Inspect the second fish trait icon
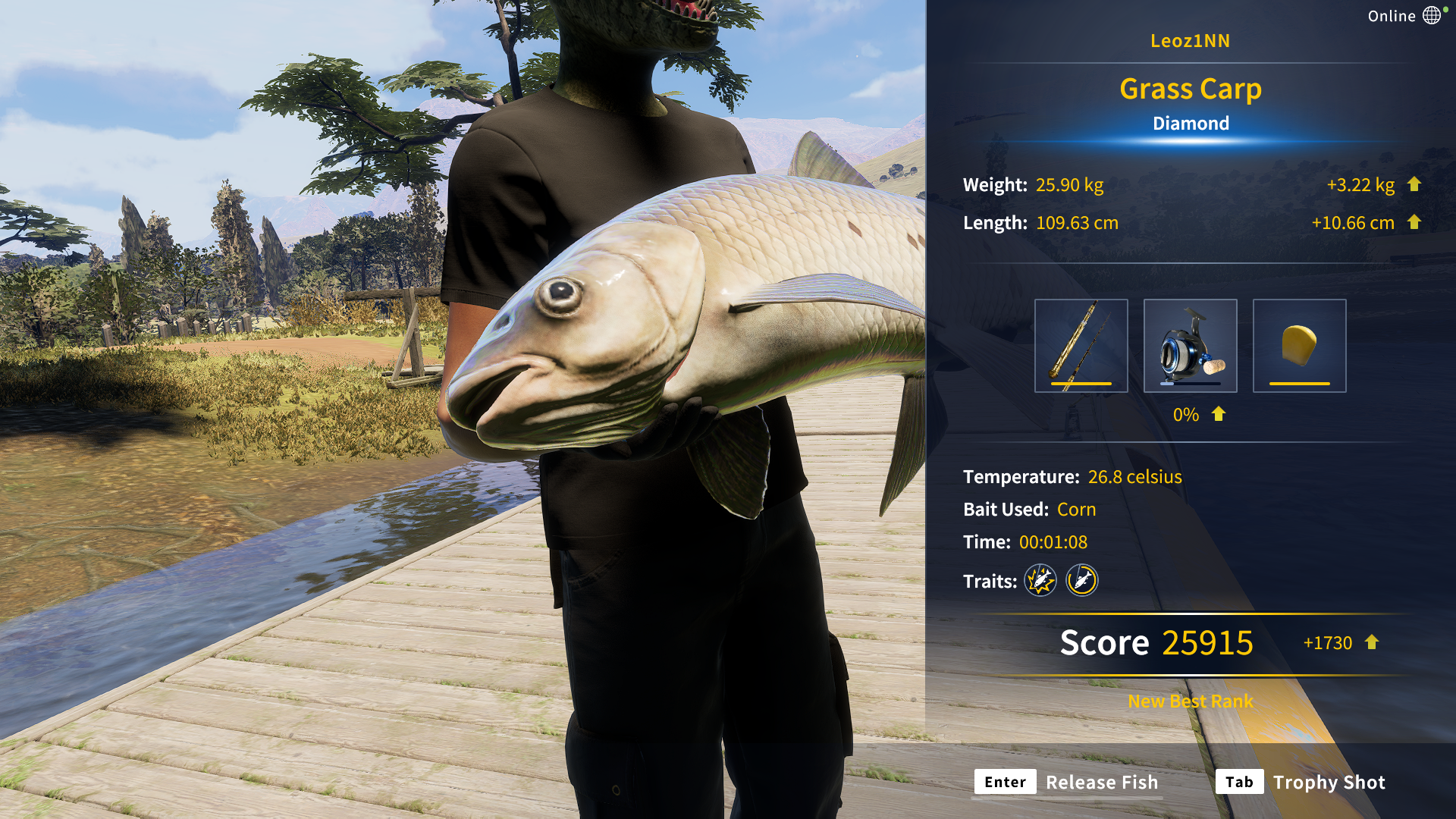This screenshot has width=1456, height=819. (x=1082, y=581)
